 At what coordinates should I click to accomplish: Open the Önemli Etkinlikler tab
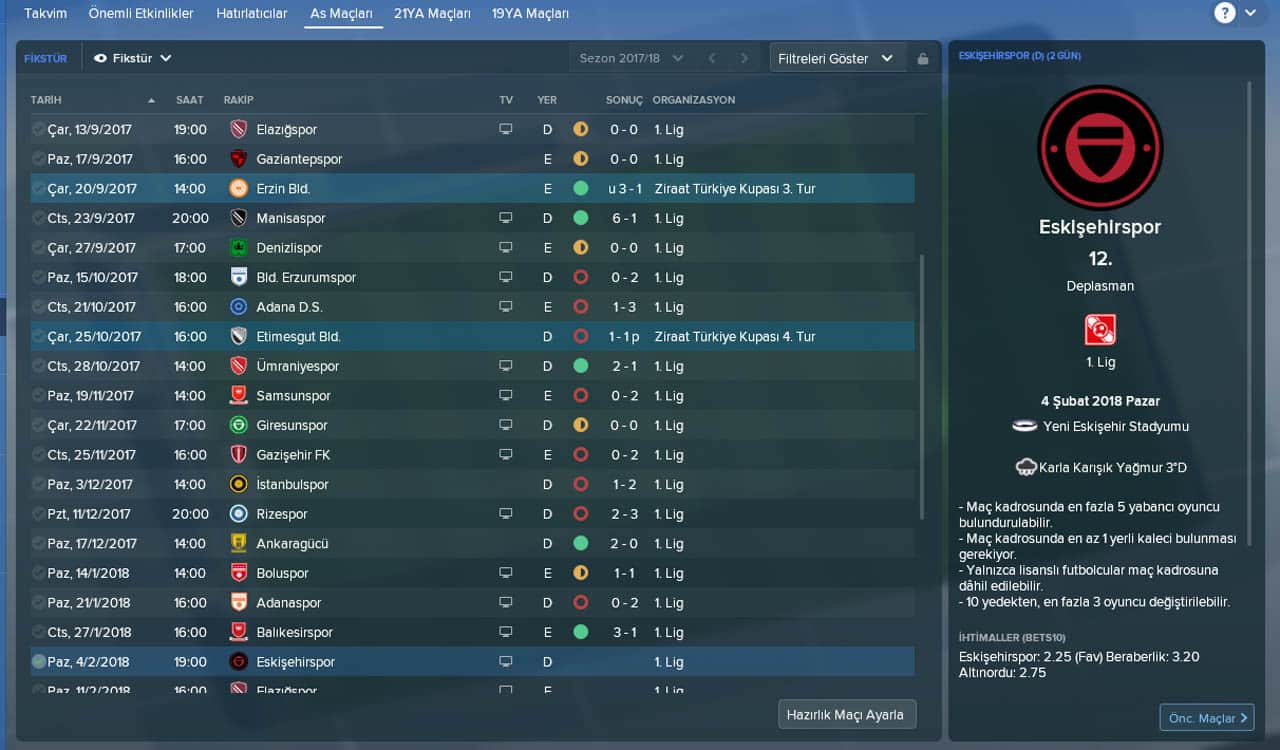tap(141, 14)
